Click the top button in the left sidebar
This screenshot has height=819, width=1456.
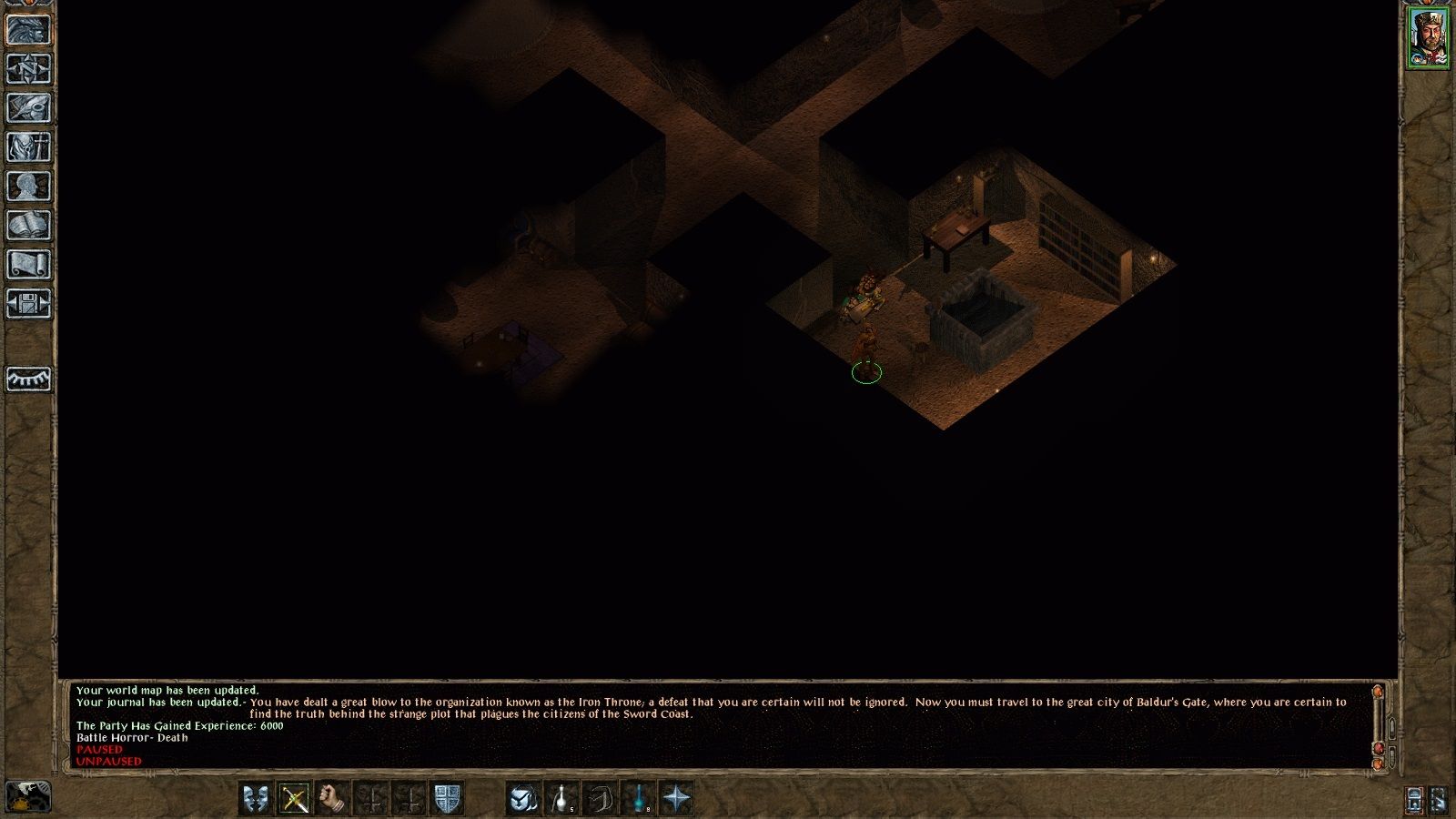coord(28,29)
